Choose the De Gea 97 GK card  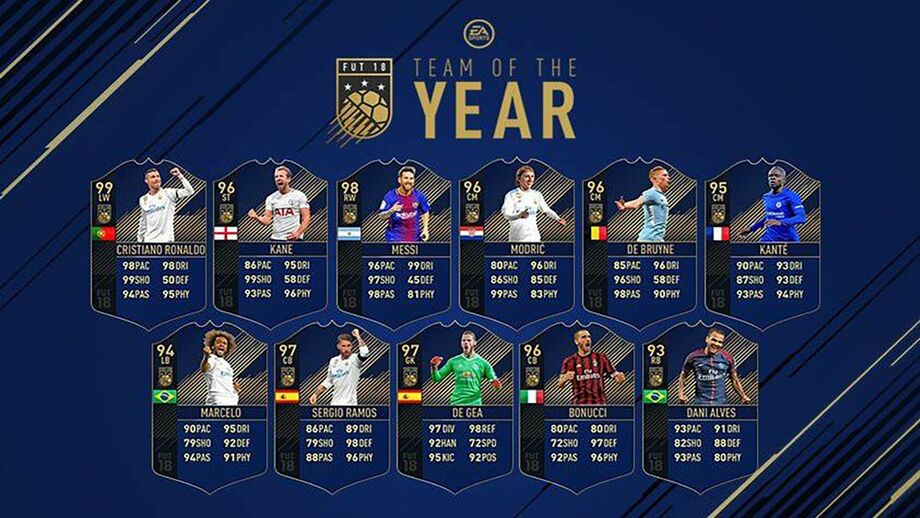click(456, 404)
